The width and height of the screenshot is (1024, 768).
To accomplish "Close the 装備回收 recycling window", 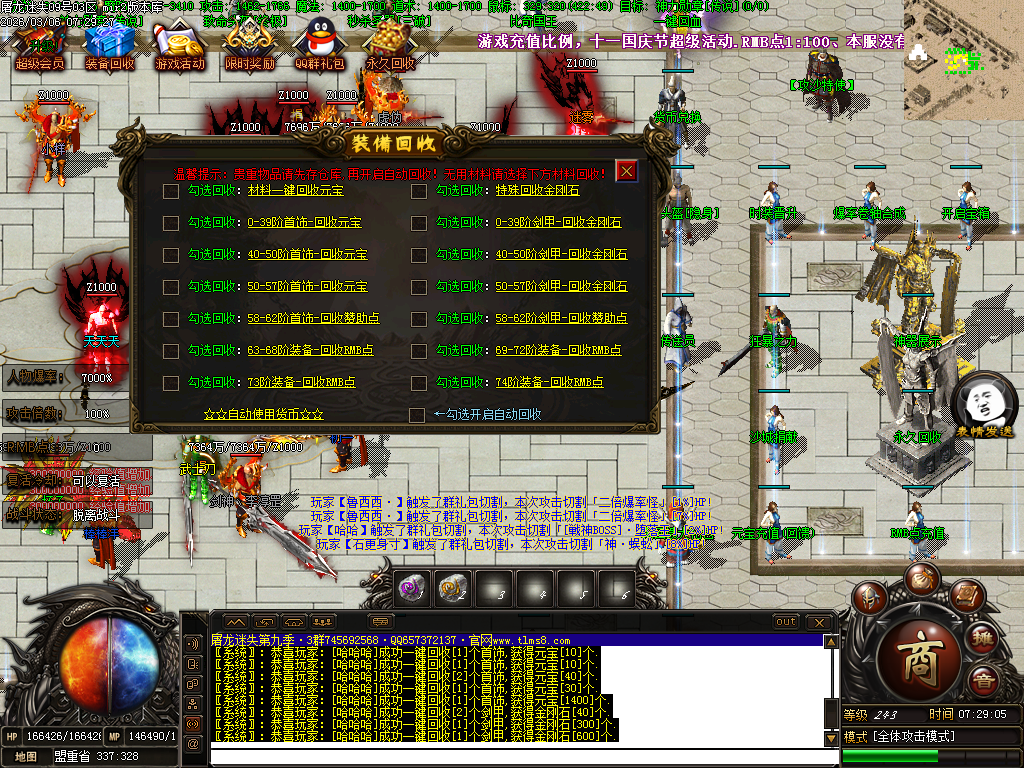I will tap(627, 171).
